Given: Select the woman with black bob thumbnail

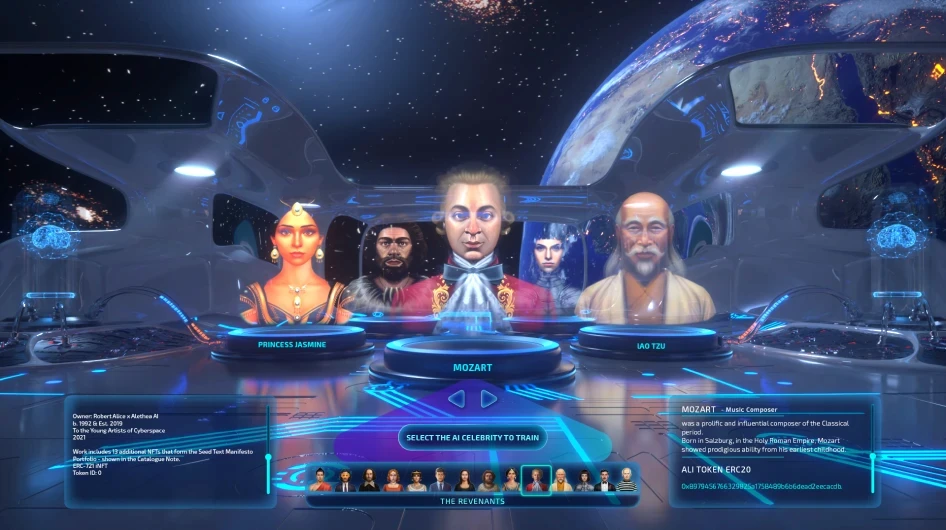Looking at the screenshot, I should 583,480.
